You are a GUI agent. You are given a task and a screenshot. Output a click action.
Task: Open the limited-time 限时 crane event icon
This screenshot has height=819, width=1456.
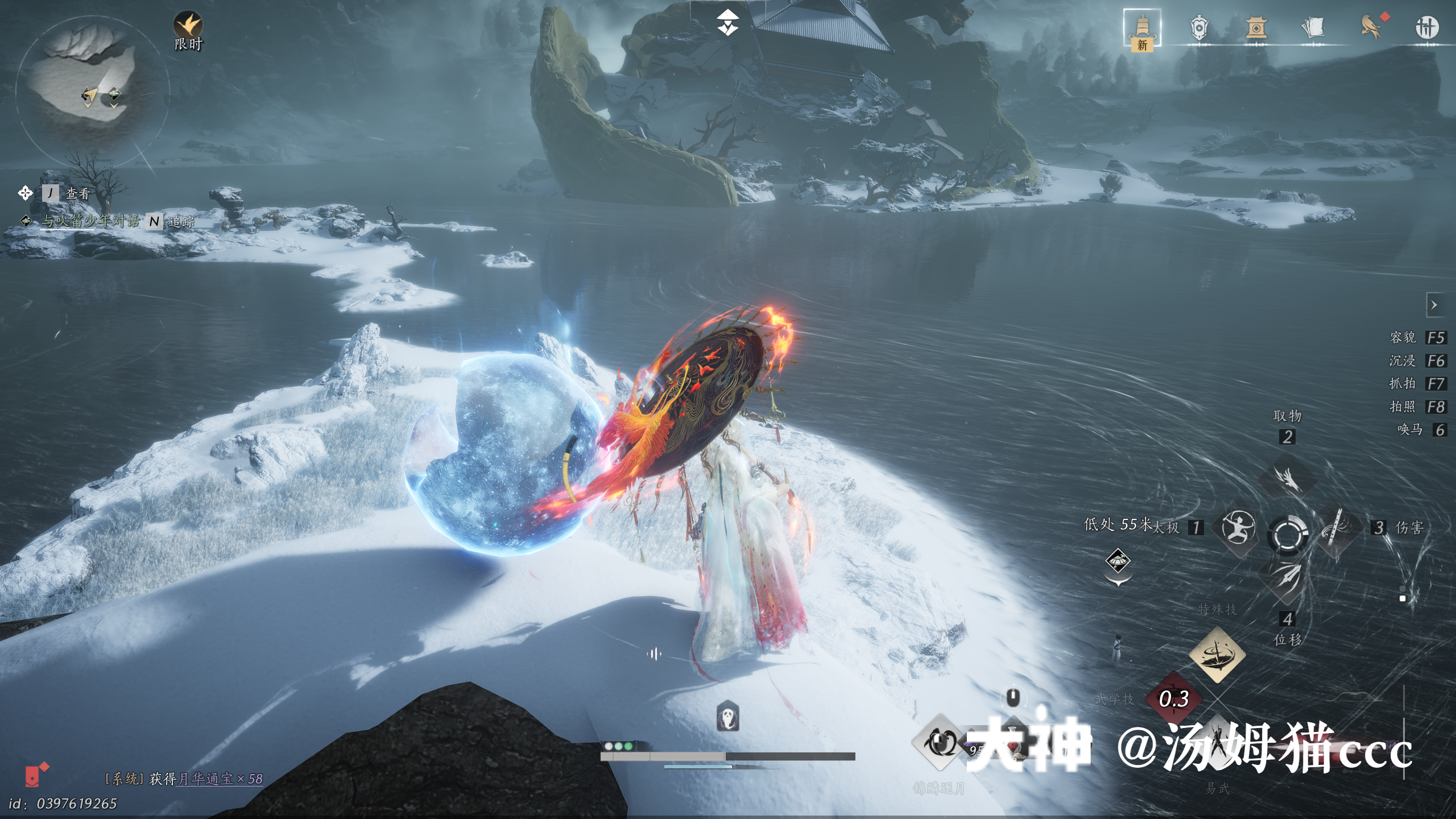[188, 26]
